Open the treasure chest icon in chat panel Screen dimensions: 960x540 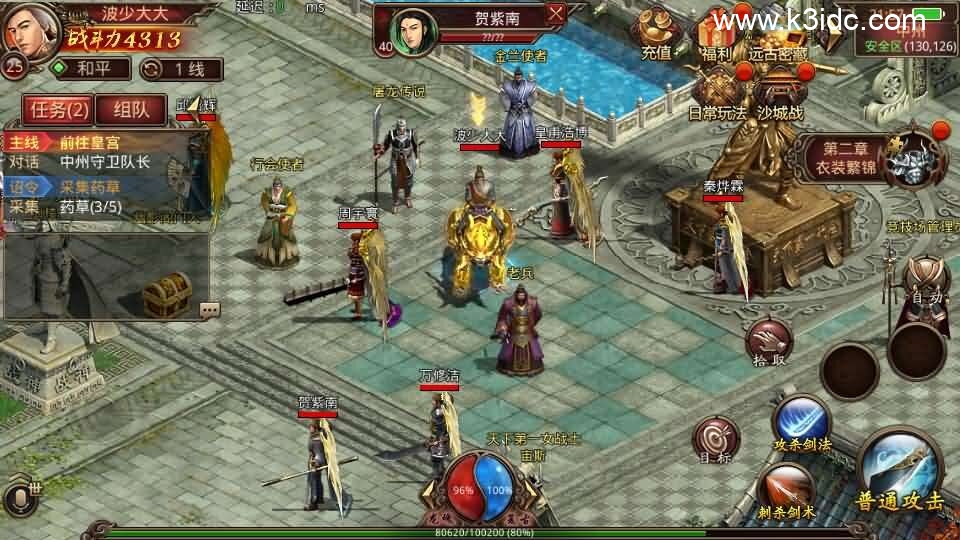(x=166, y=294)
